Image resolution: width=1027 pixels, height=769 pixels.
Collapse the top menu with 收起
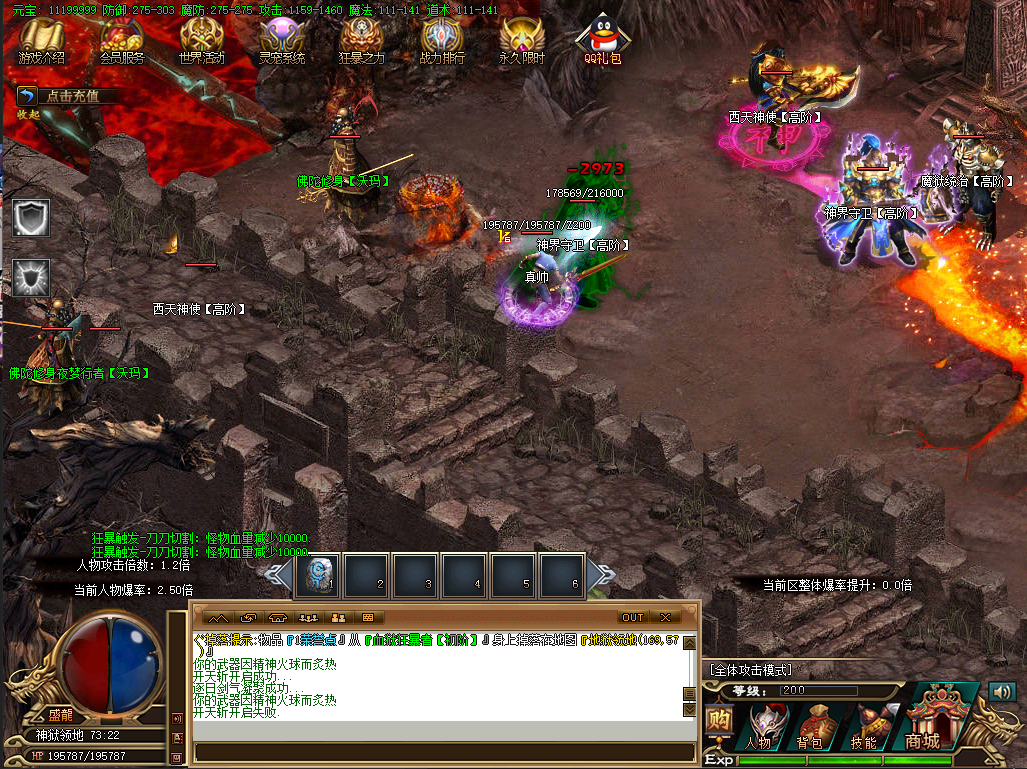pos(27,114)
